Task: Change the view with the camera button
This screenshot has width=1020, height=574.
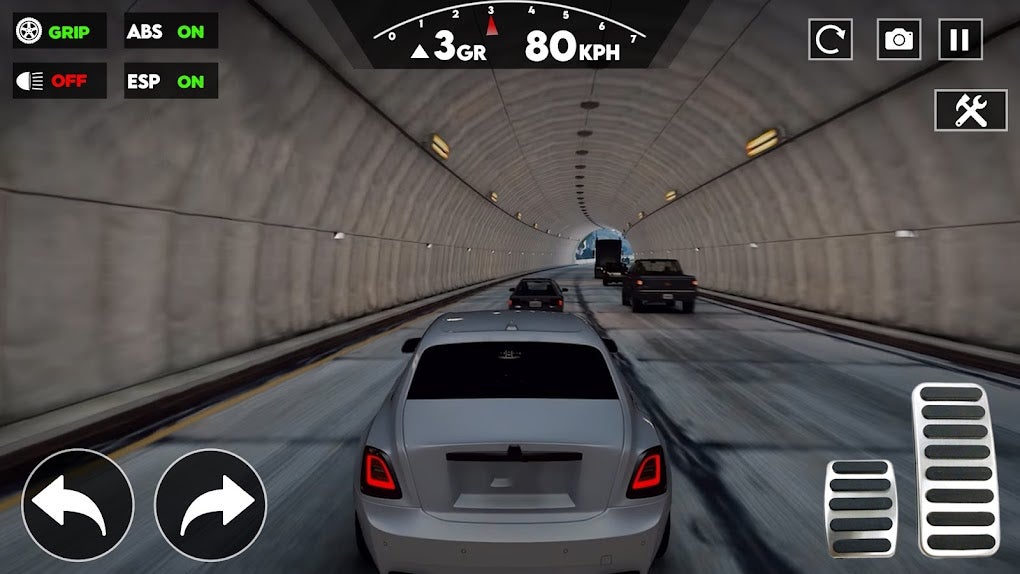Action: click(x=899, y=39)
